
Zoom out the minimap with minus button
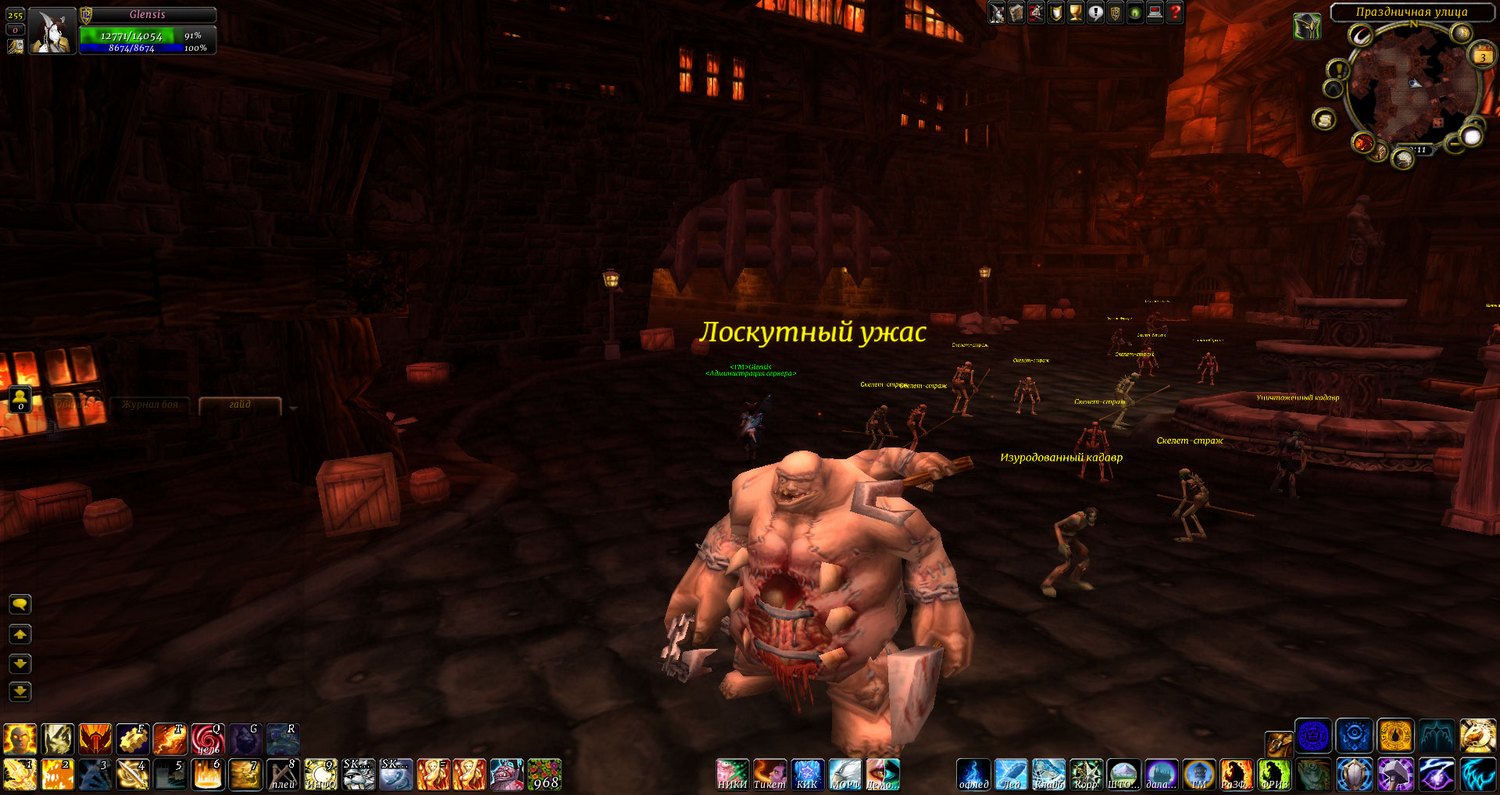click(1452, 144)
